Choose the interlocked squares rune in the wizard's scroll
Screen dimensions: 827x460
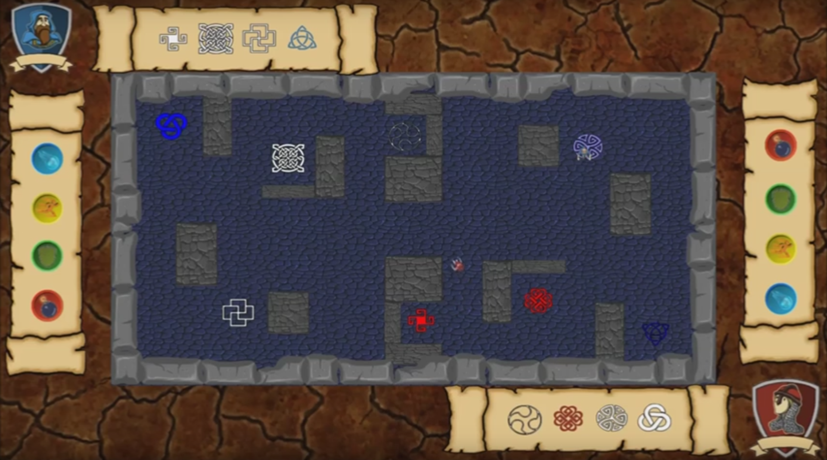[258, 38]
